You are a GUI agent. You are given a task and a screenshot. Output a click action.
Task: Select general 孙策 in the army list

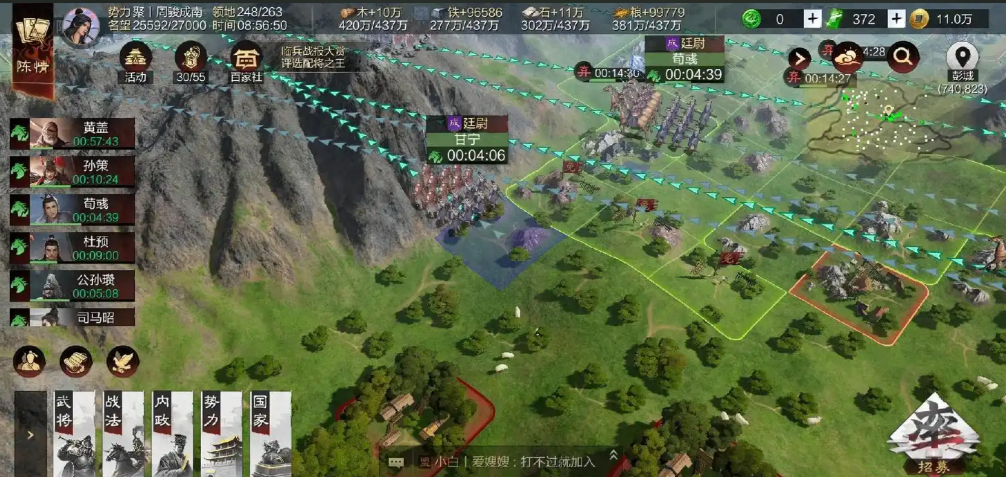(72, 172)
